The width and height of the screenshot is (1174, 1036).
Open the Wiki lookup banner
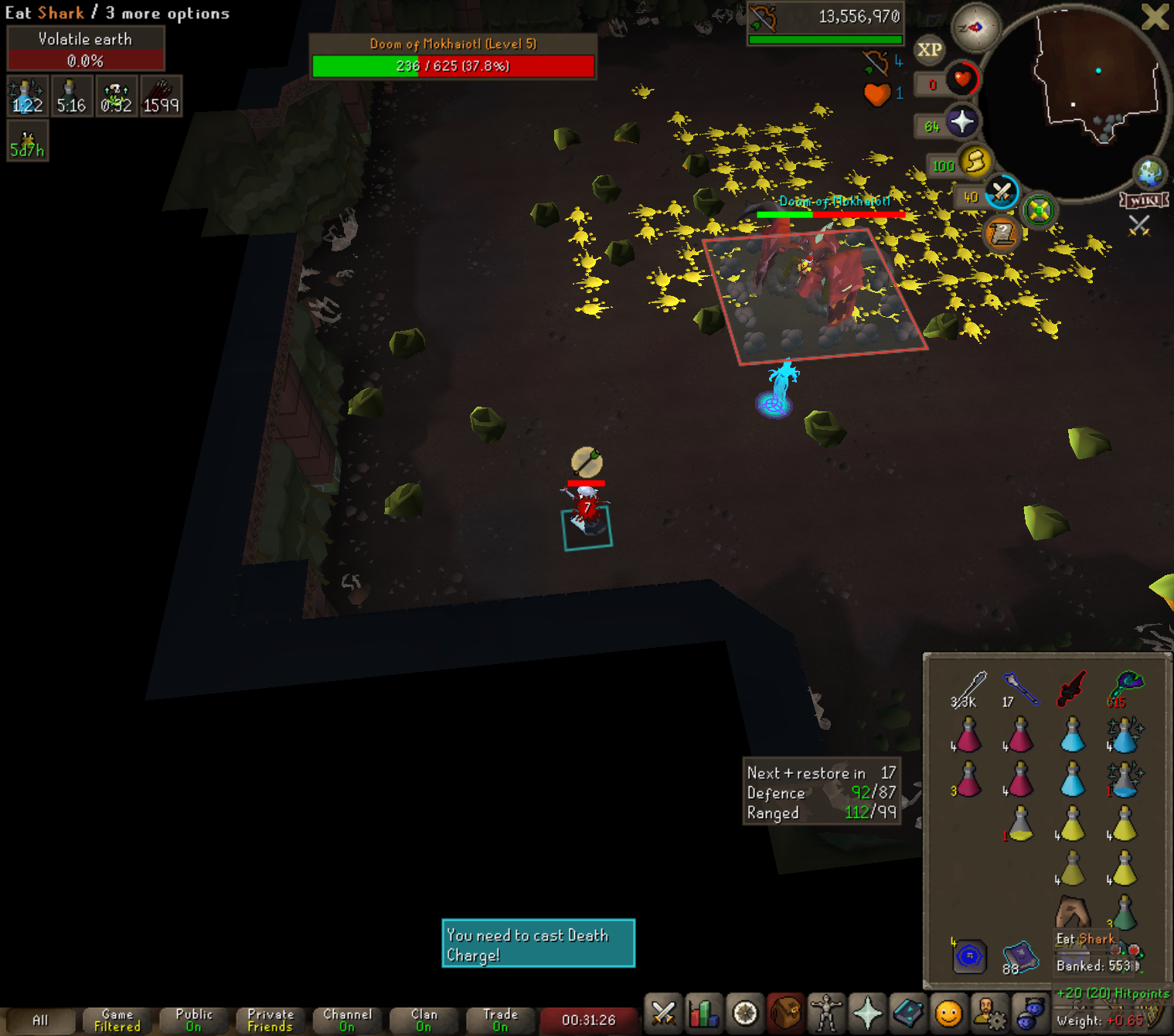coord(1144,201)
